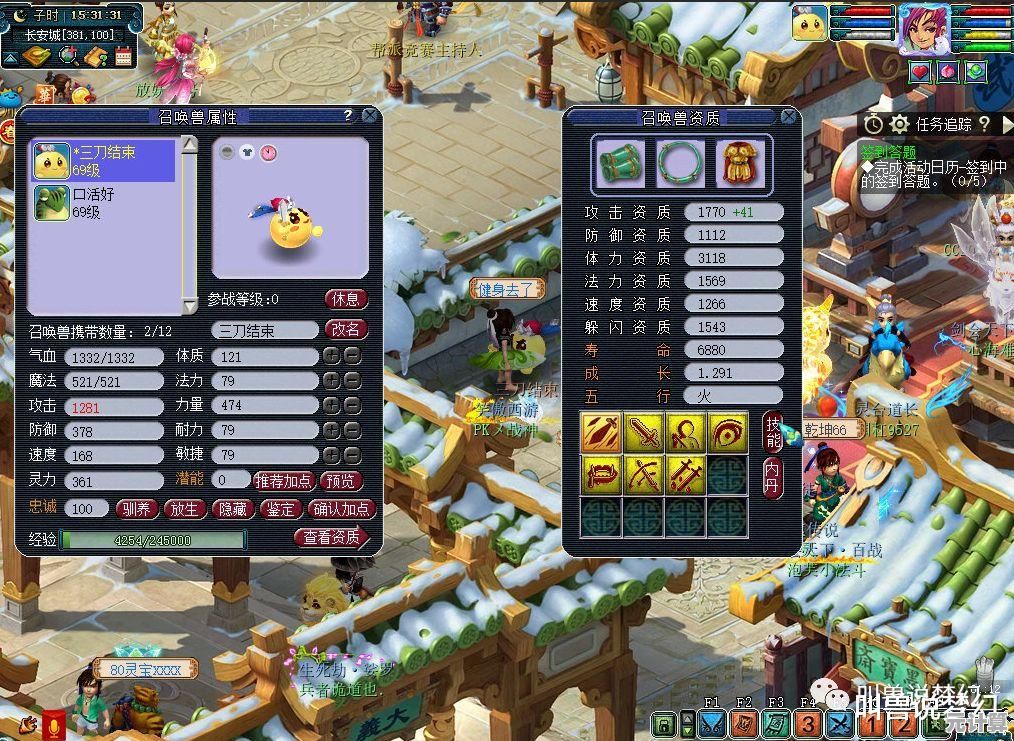
Task: Click the 休息 (rest) button
Action: pos(346,299)
